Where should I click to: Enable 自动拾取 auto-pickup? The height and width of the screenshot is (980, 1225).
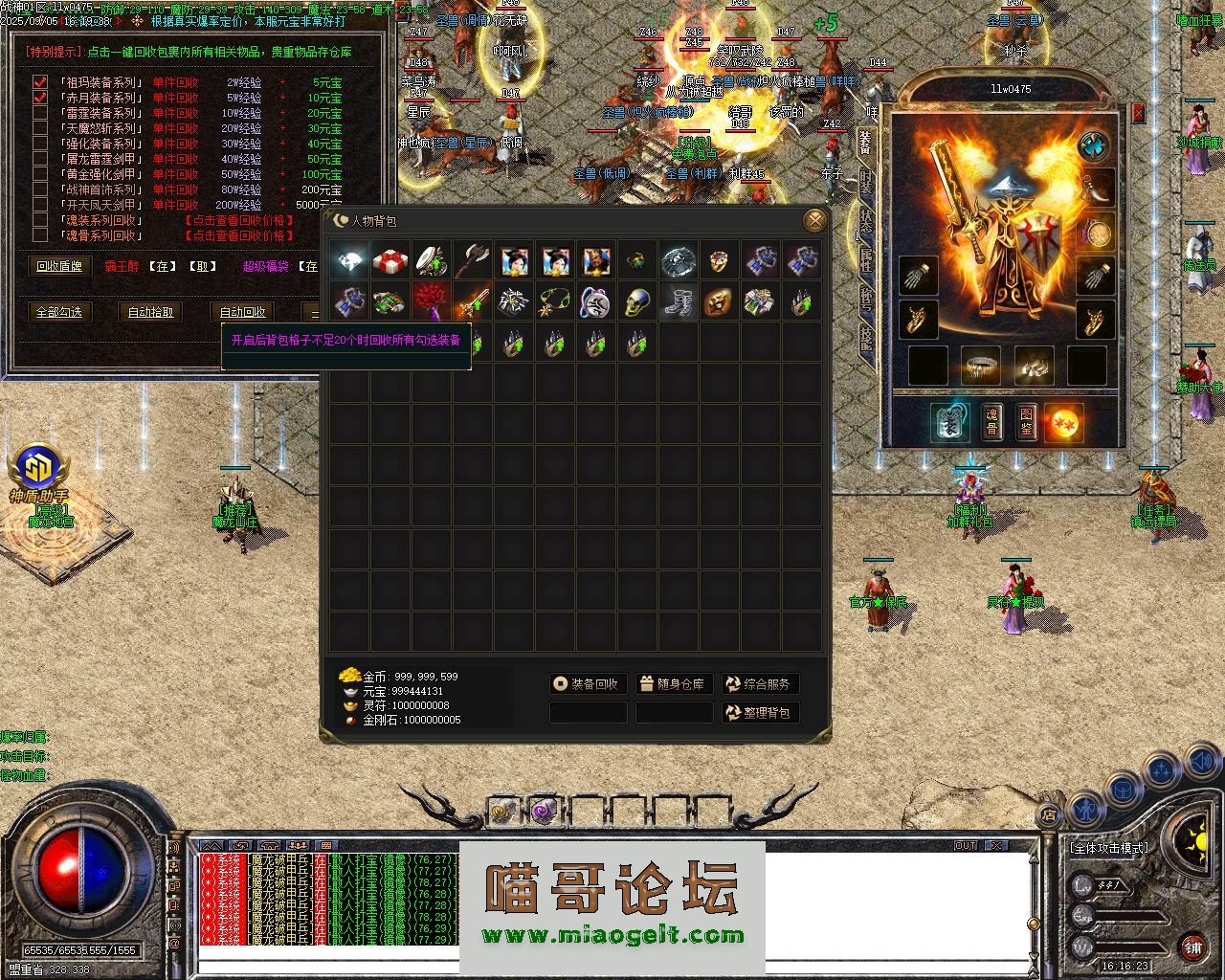pos(151,312)
